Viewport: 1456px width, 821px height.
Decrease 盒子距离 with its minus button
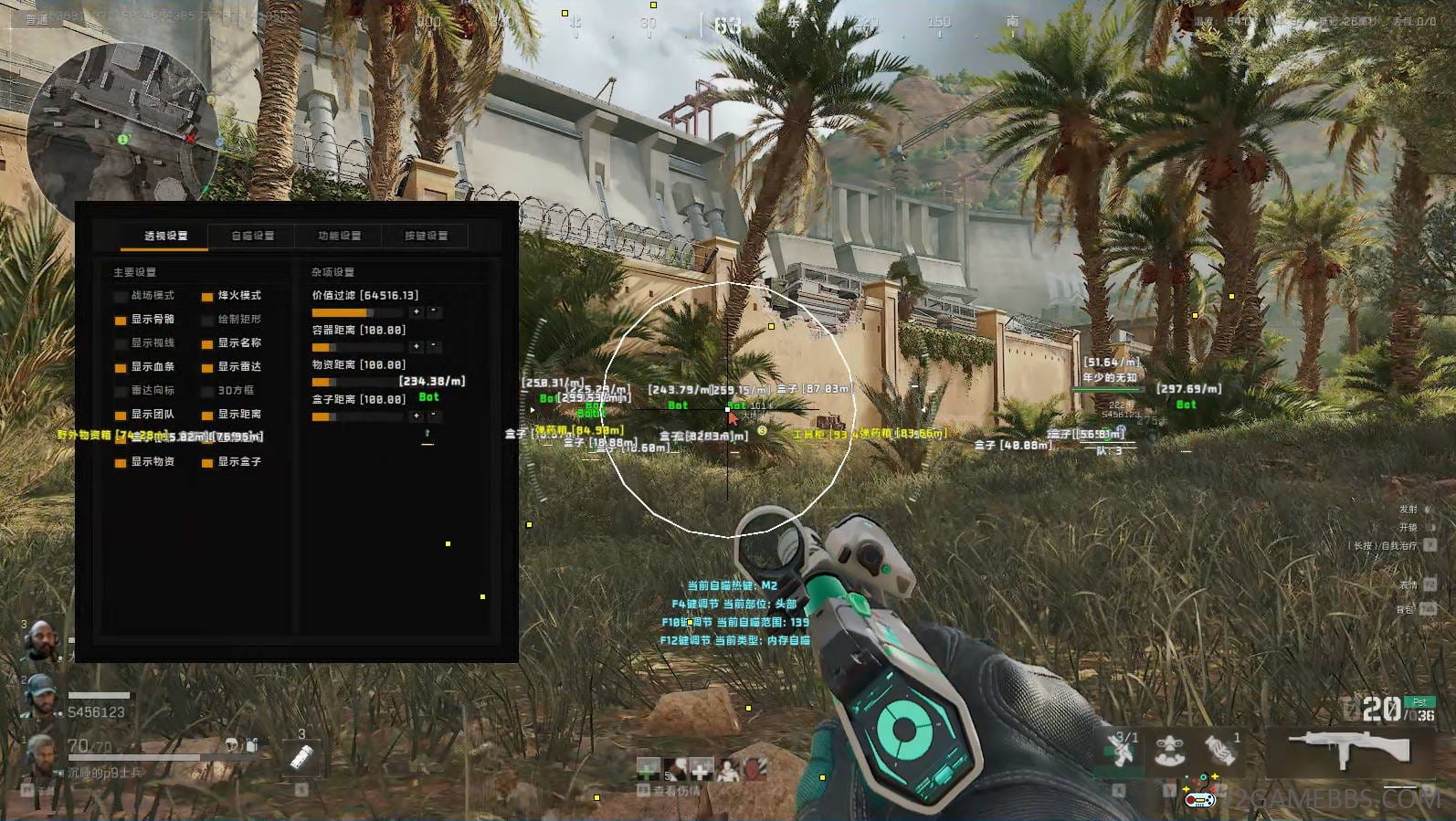coord(434,416)
